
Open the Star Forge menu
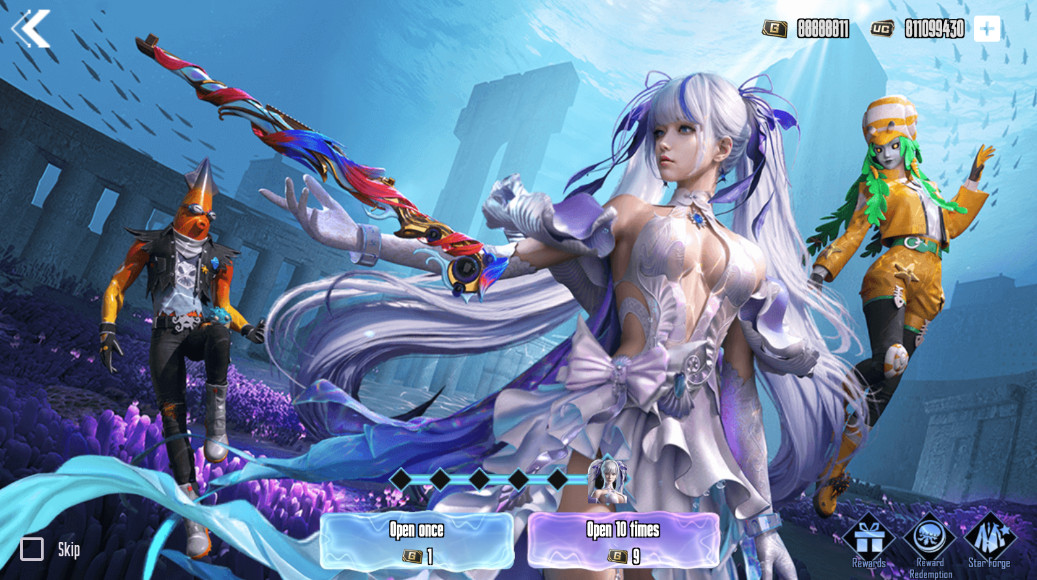989,538
